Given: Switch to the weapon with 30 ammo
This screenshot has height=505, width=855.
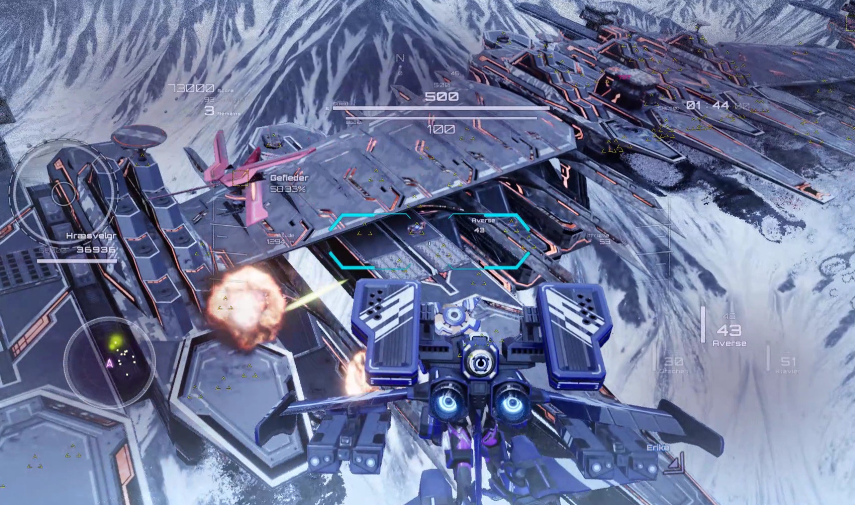Looking at the screenshot, I should (673, 363).
